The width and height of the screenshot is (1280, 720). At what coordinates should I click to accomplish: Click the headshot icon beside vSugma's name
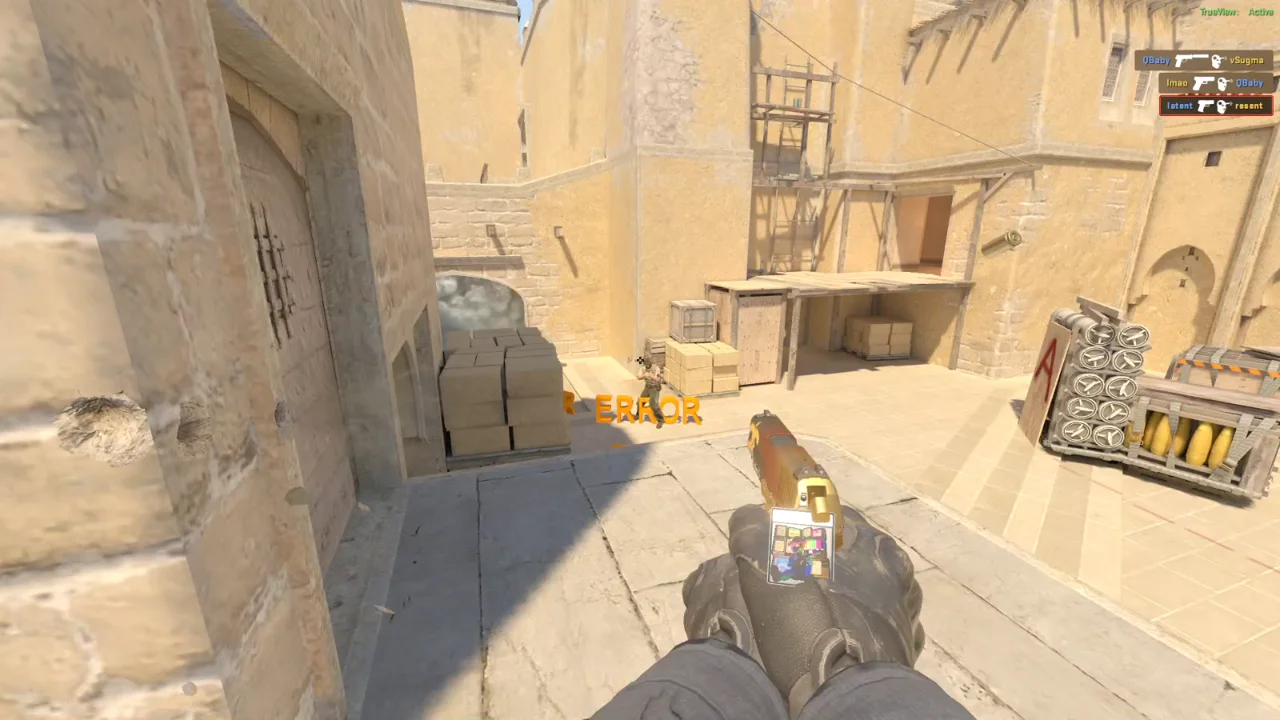pyautogui.click(x=1218, y=60)
